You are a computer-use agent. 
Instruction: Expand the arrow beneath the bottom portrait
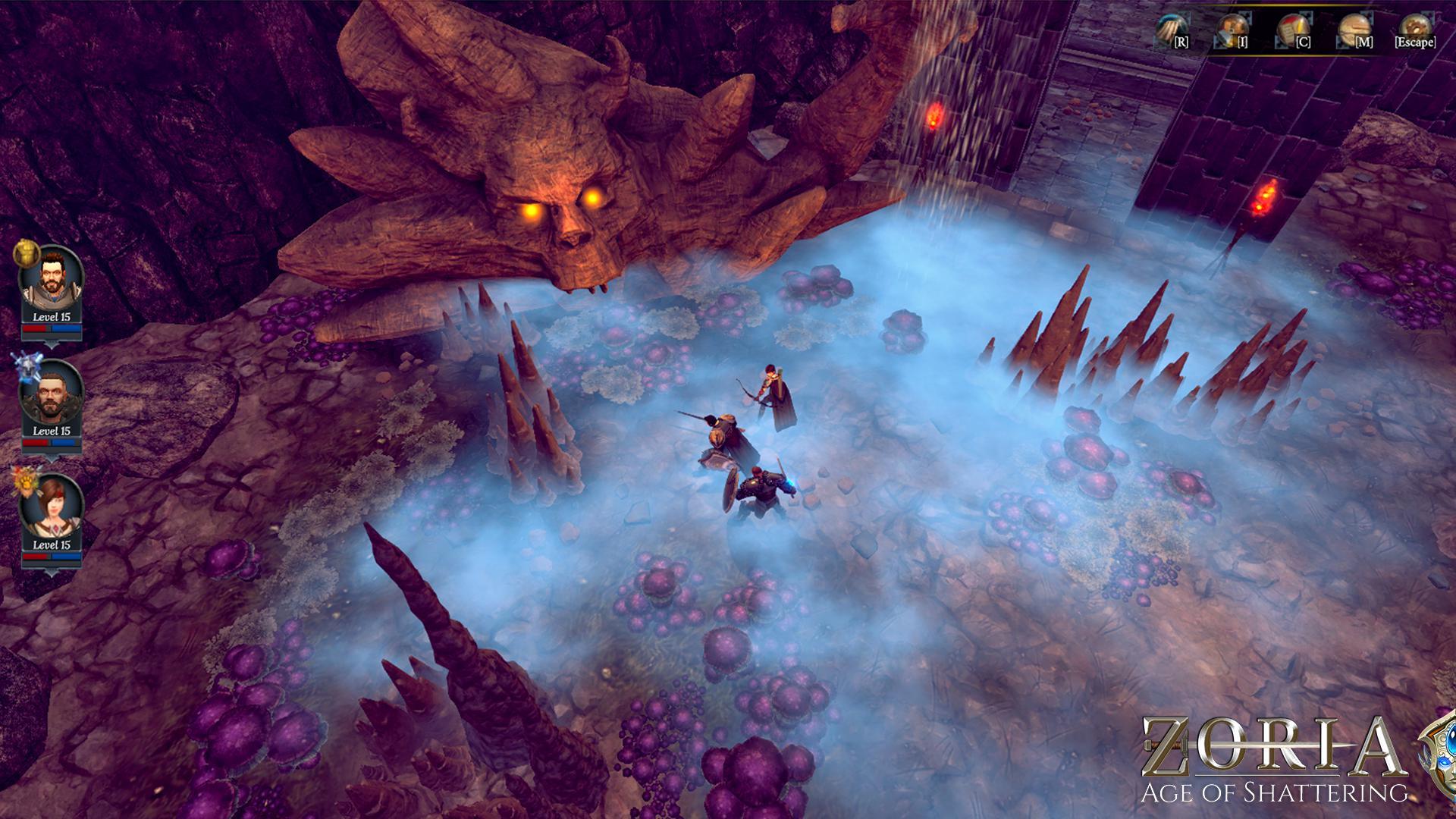pyautogui.click(x=52, y=573)
